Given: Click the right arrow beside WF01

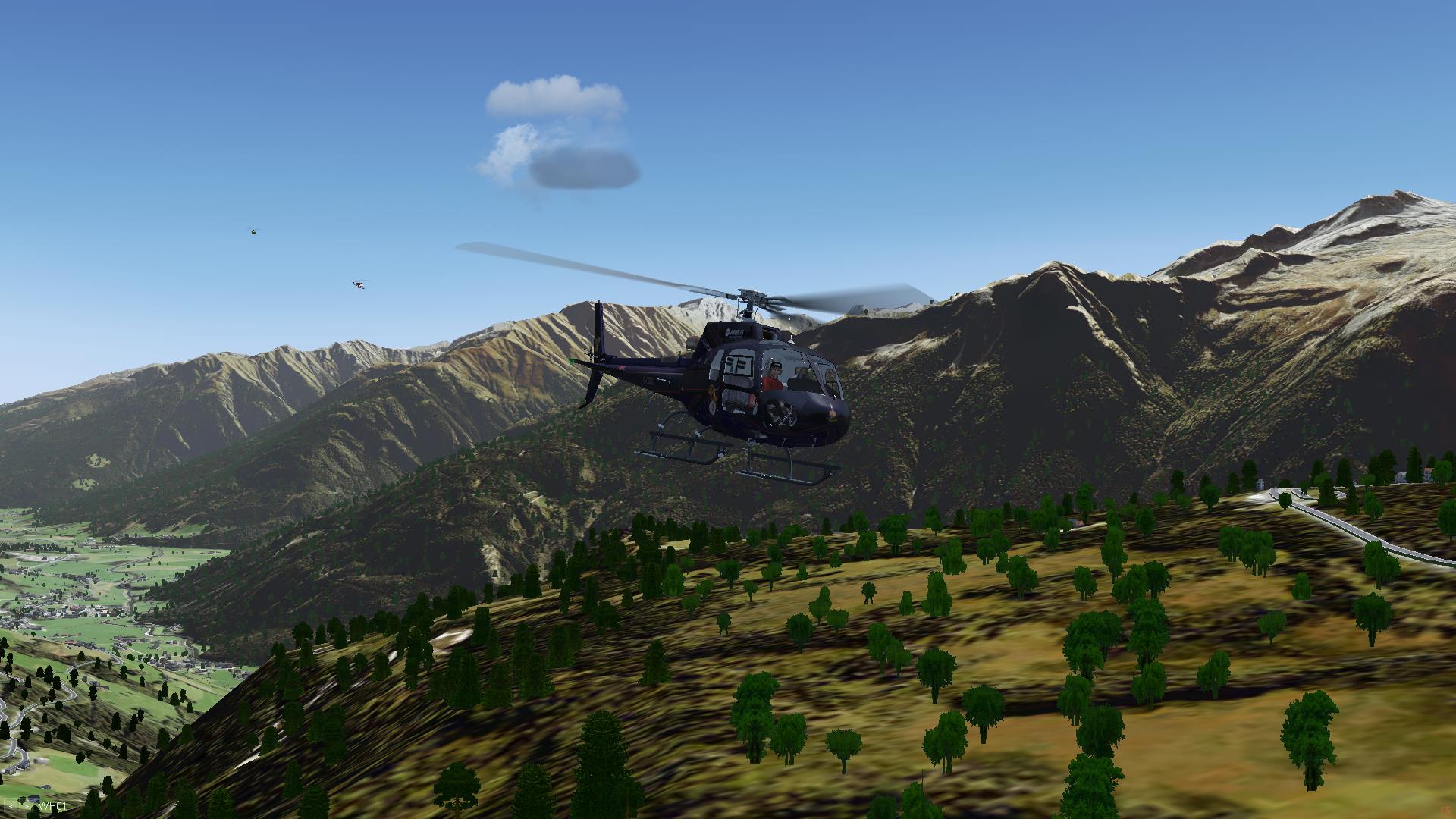Looking at the screenshot, I should pos(26,806).
